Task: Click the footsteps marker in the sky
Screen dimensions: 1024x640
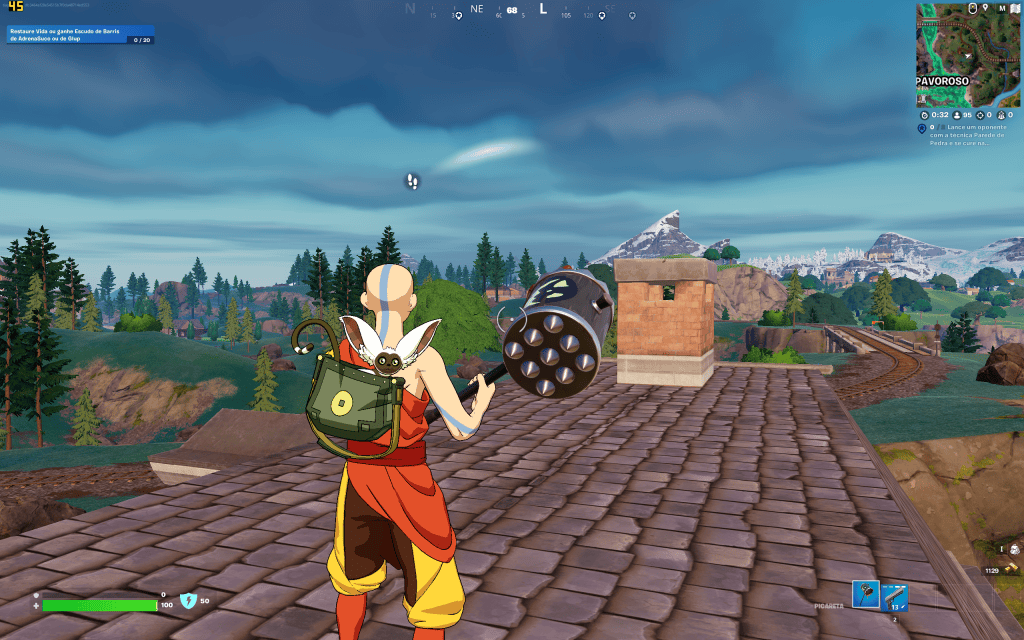Action: point(412,181)
